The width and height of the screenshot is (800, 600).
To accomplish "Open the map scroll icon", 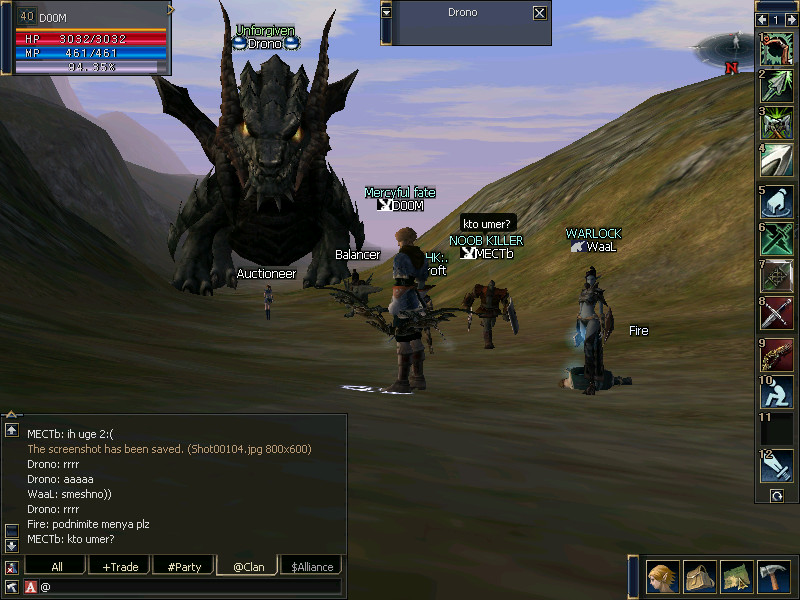I will pos(736,577).
